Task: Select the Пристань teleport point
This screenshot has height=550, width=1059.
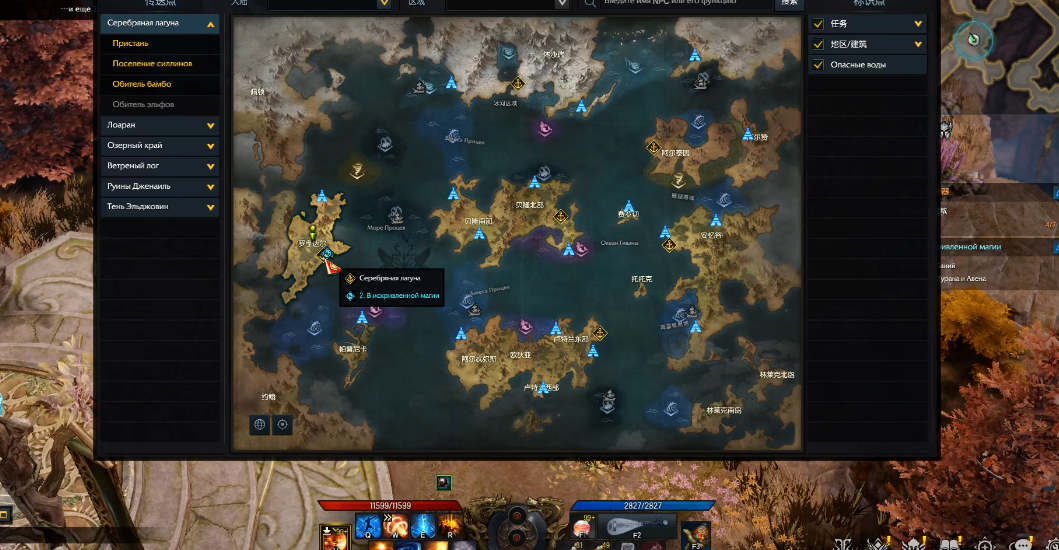Action: pos(131,43)
